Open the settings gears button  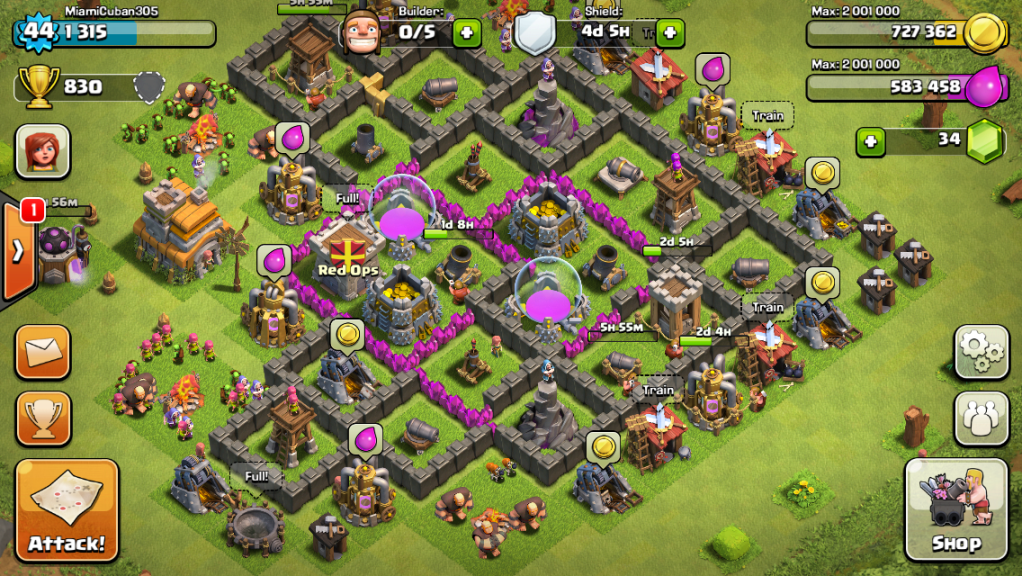(x=981, y=351)
